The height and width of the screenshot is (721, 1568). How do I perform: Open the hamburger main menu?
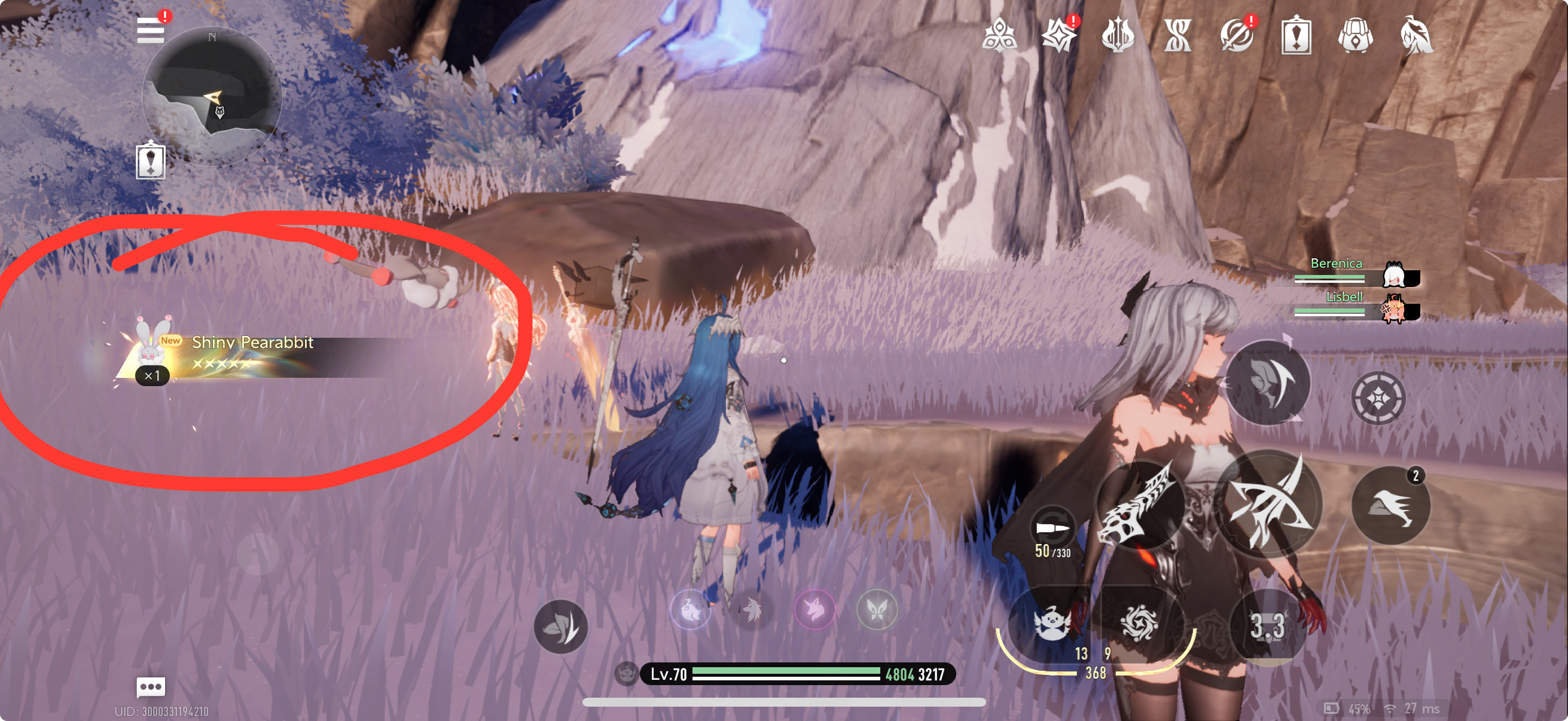(150, 30)
